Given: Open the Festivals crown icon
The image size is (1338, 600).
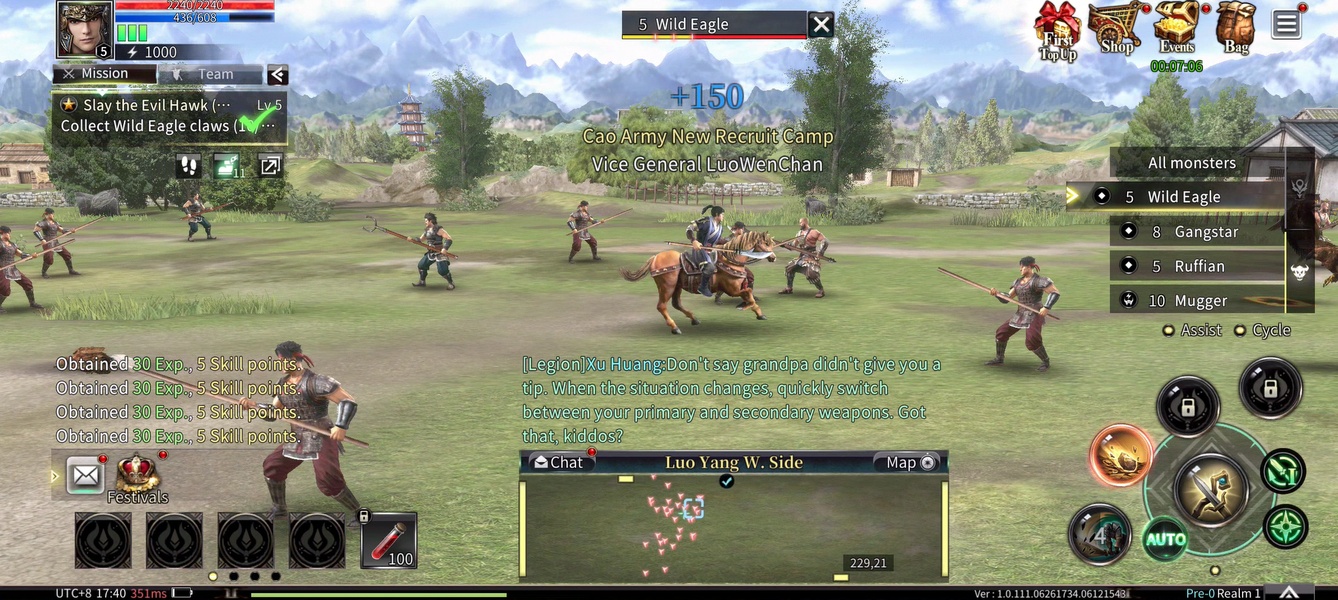Looking at the screenshot, I should [x=138, y=474].
